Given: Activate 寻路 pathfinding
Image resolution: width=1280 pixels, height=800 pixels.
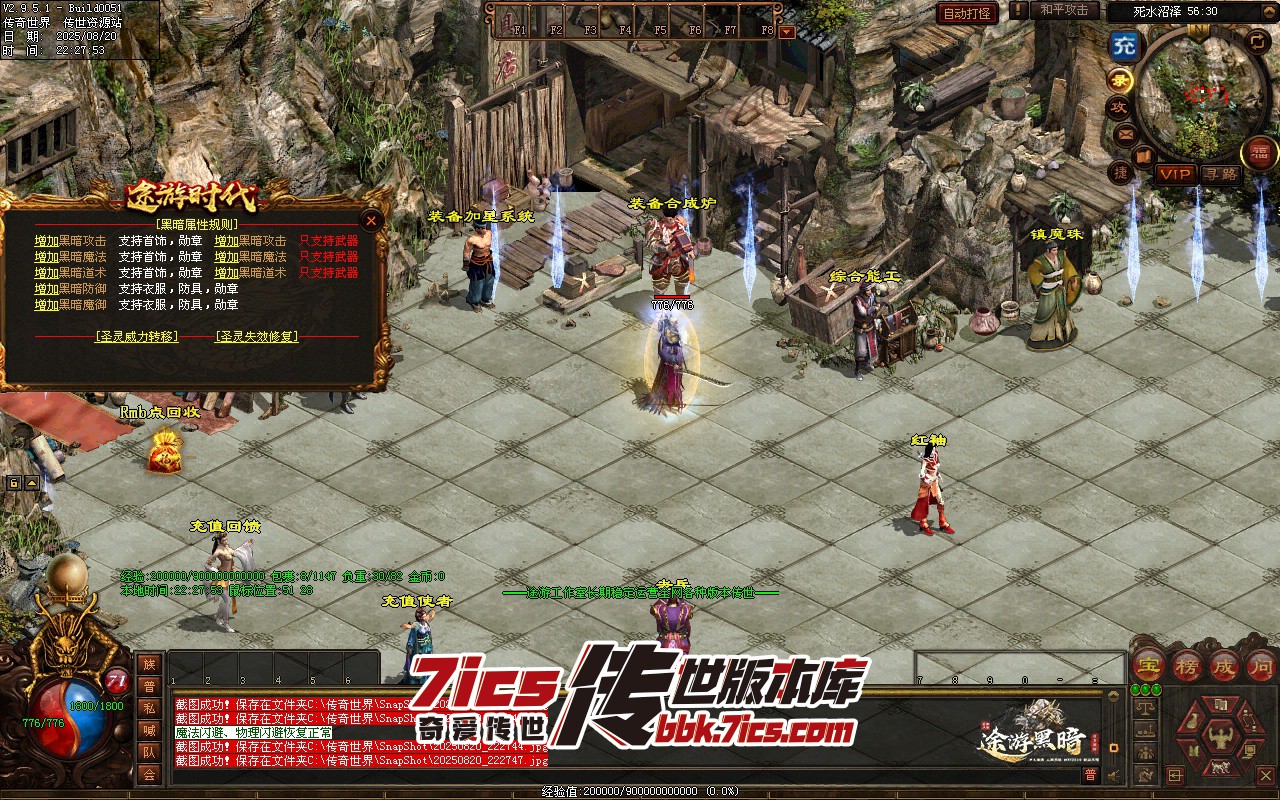Looking at the screenshot, I should (1220, 174).
